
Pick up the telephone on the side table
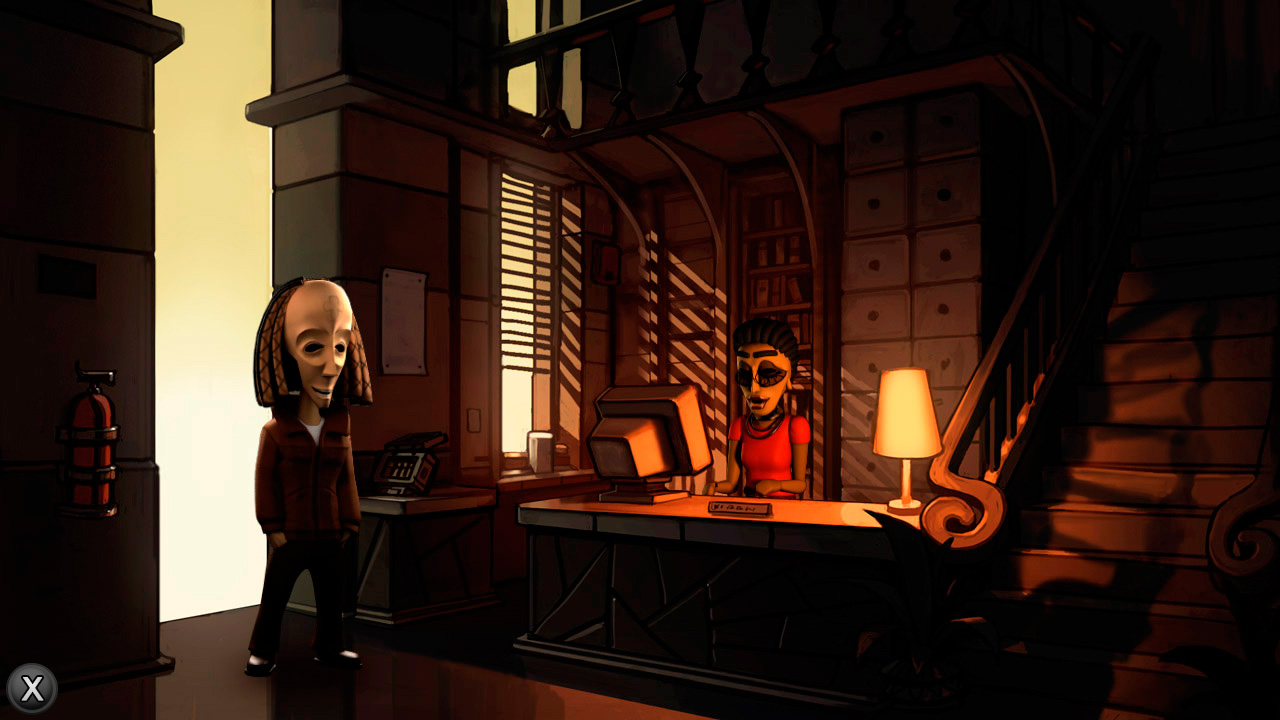coord(410,465)
